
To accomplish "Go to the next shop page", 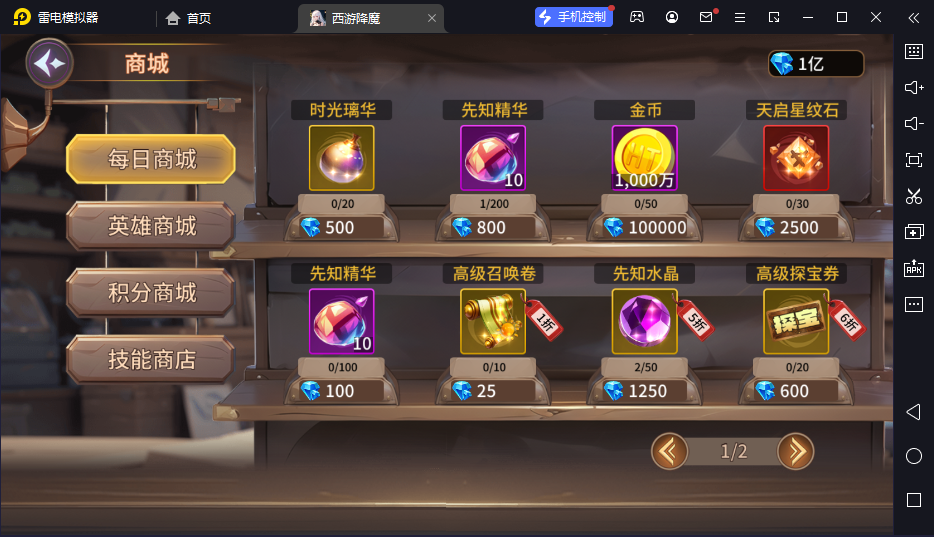I will (795, 452).
